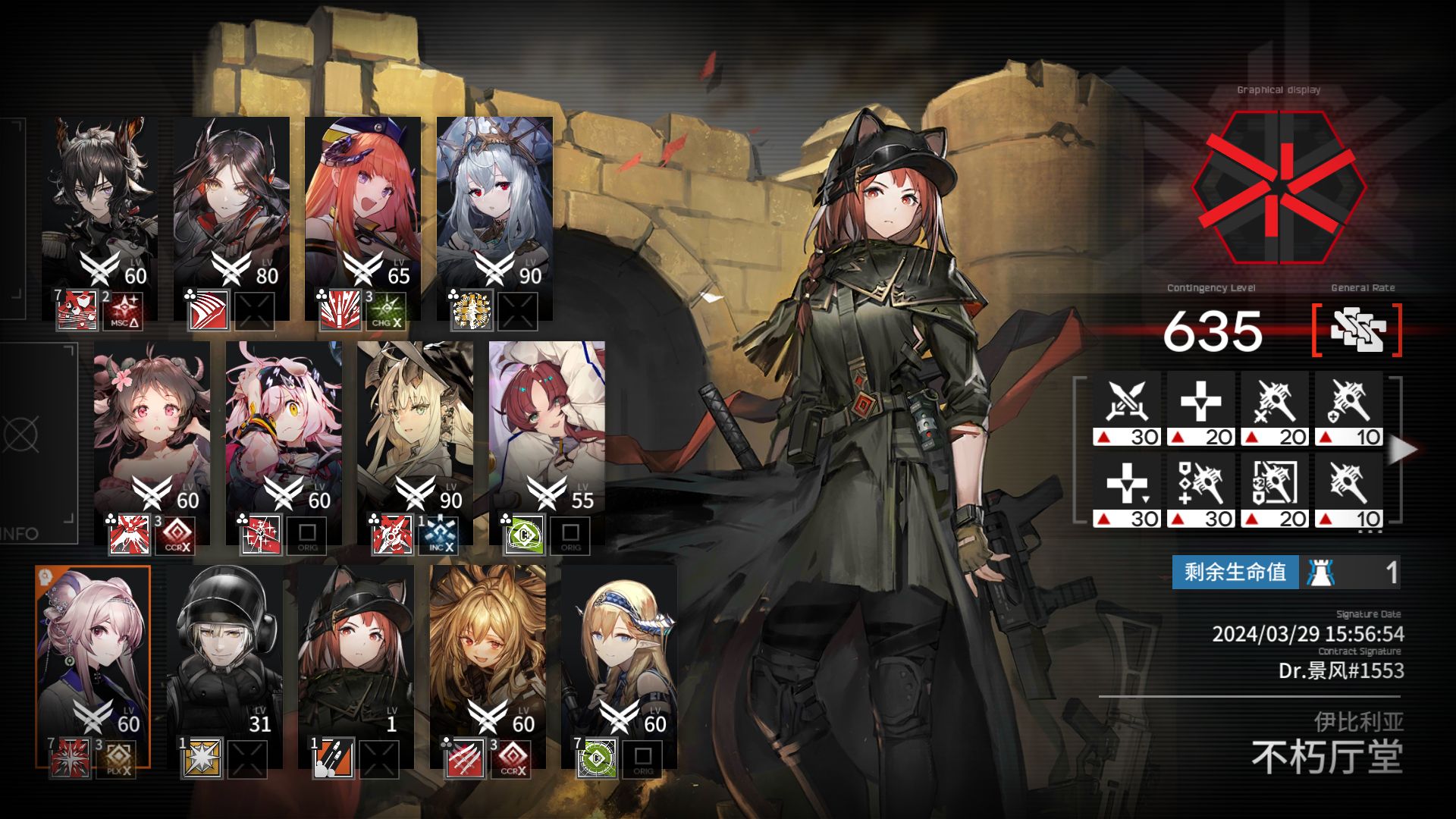This screenshot has height=819, width=1456.
Task: View the General Rate emblem
Action: 1357,331
